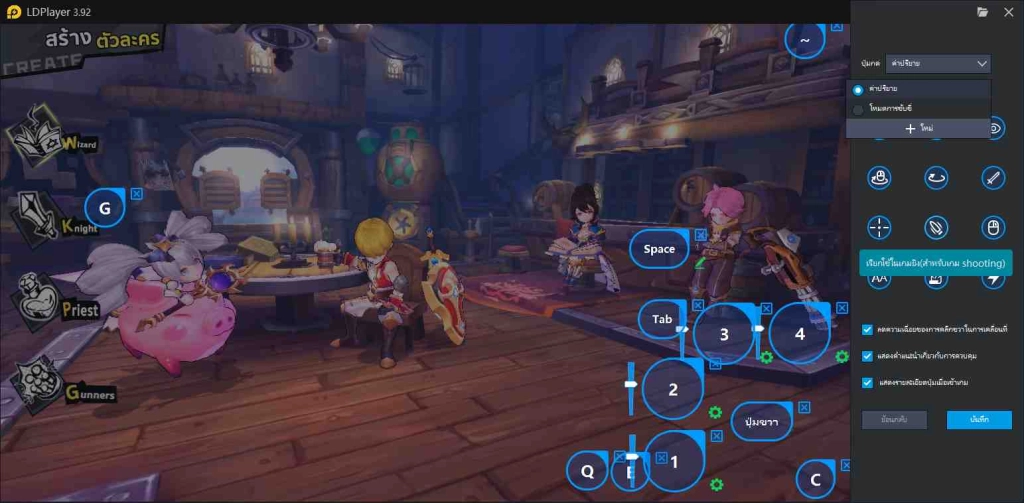Choose the crosshair shooting-mode key tool
The image size is (1024, 503).
coord(879,227)
